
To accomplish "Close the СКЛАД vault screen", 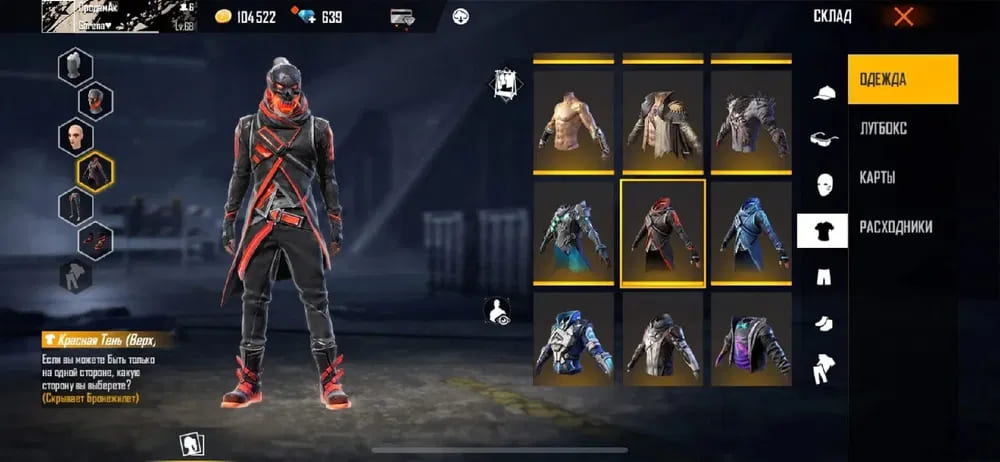I will 903,16.
